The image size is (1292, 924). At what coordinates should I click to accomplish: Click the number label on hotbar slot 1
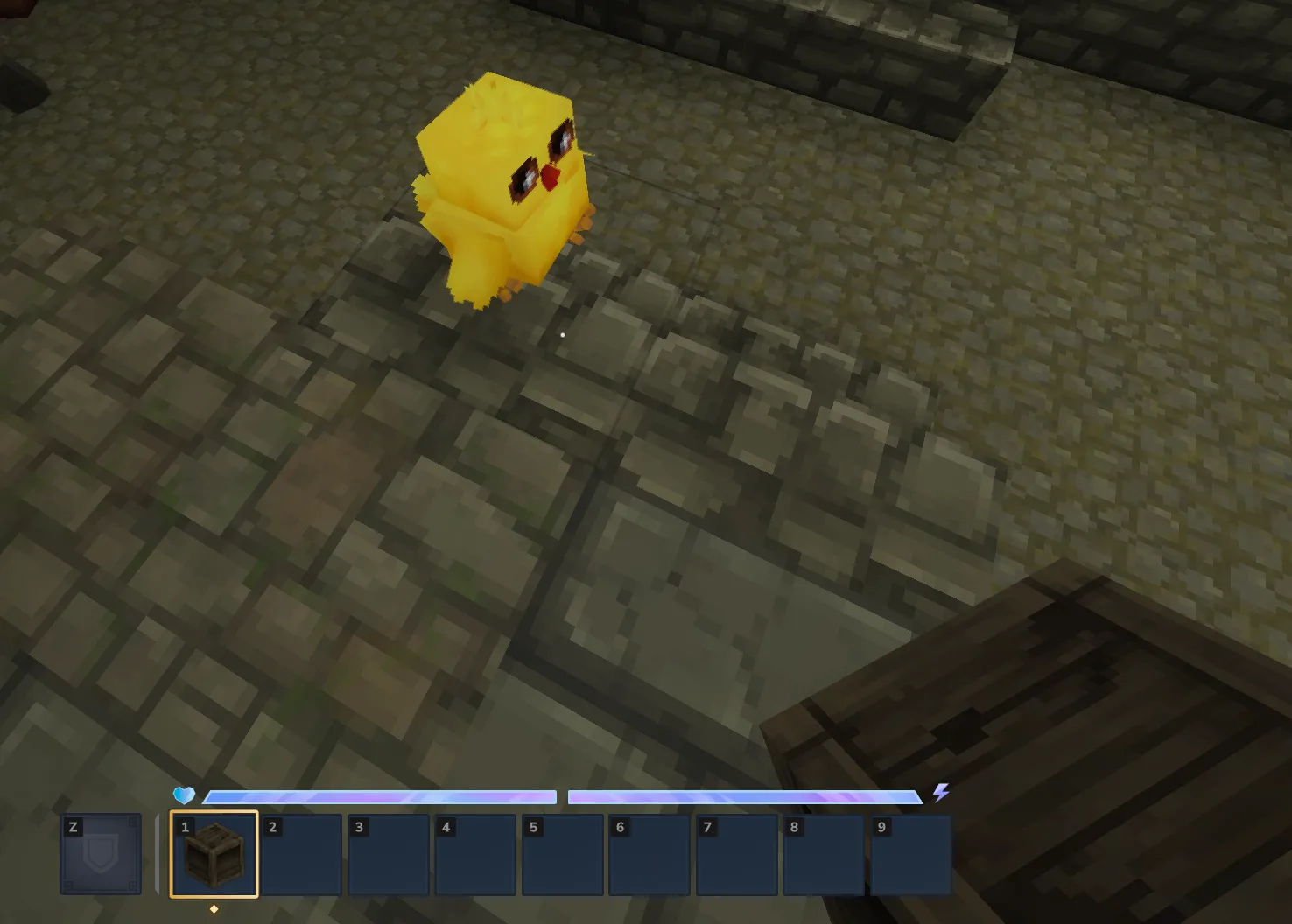click(x=184, y=827)
